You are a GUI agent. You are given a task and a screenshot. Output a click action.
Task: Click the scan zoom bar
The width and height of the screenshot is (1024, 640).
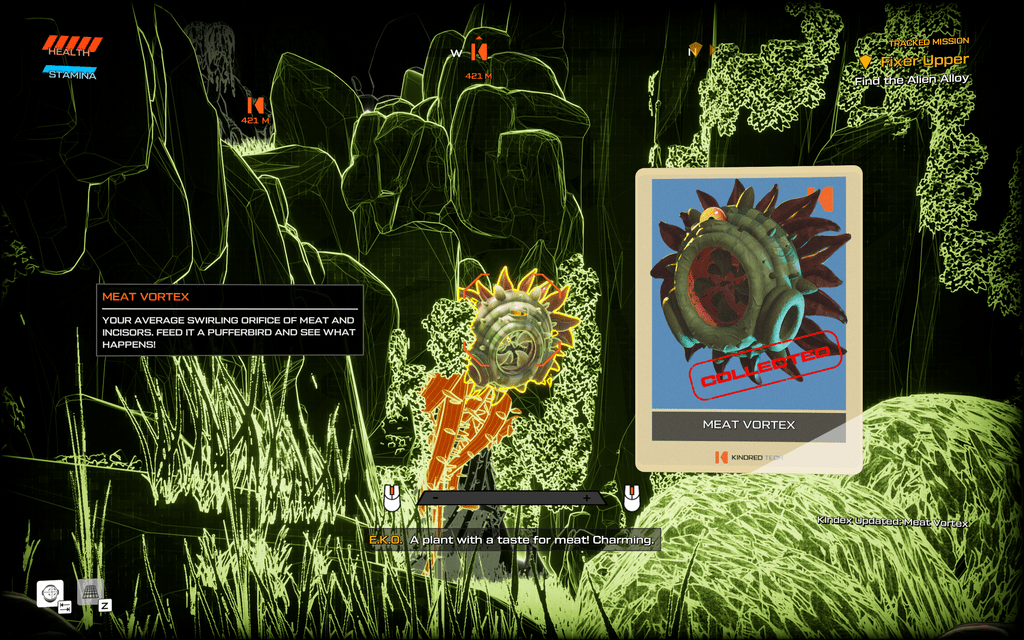(510, 497)
